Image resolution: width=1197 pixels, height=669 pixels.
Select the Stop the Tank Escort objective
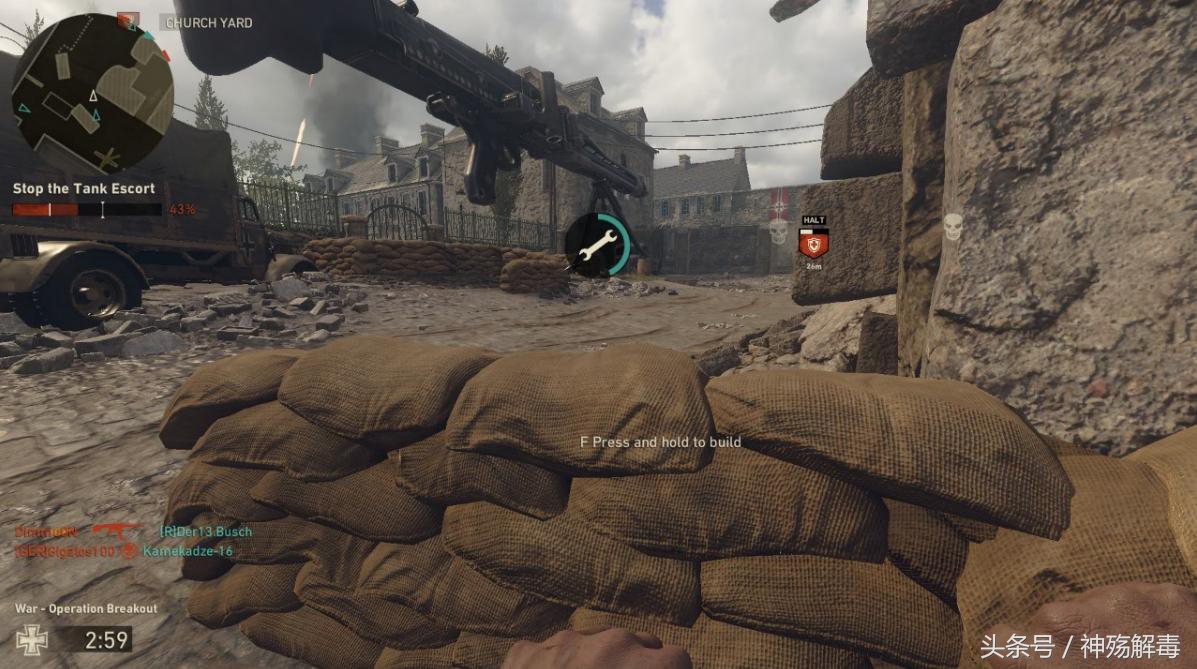[x=84, y=188]
